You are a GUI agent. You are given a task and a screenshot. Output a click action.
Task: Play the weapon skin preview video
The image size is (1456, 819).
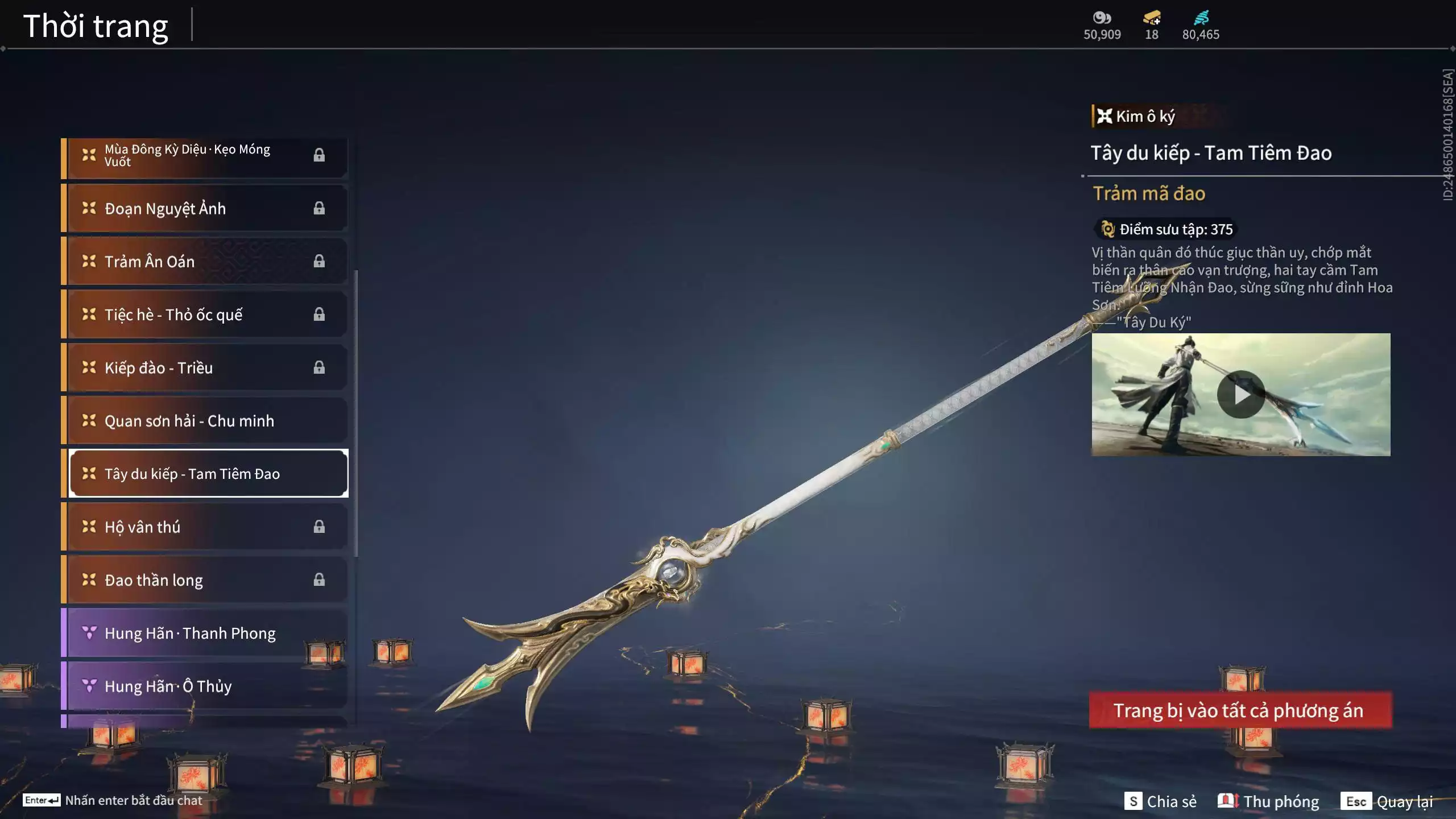pos(1240,395)
